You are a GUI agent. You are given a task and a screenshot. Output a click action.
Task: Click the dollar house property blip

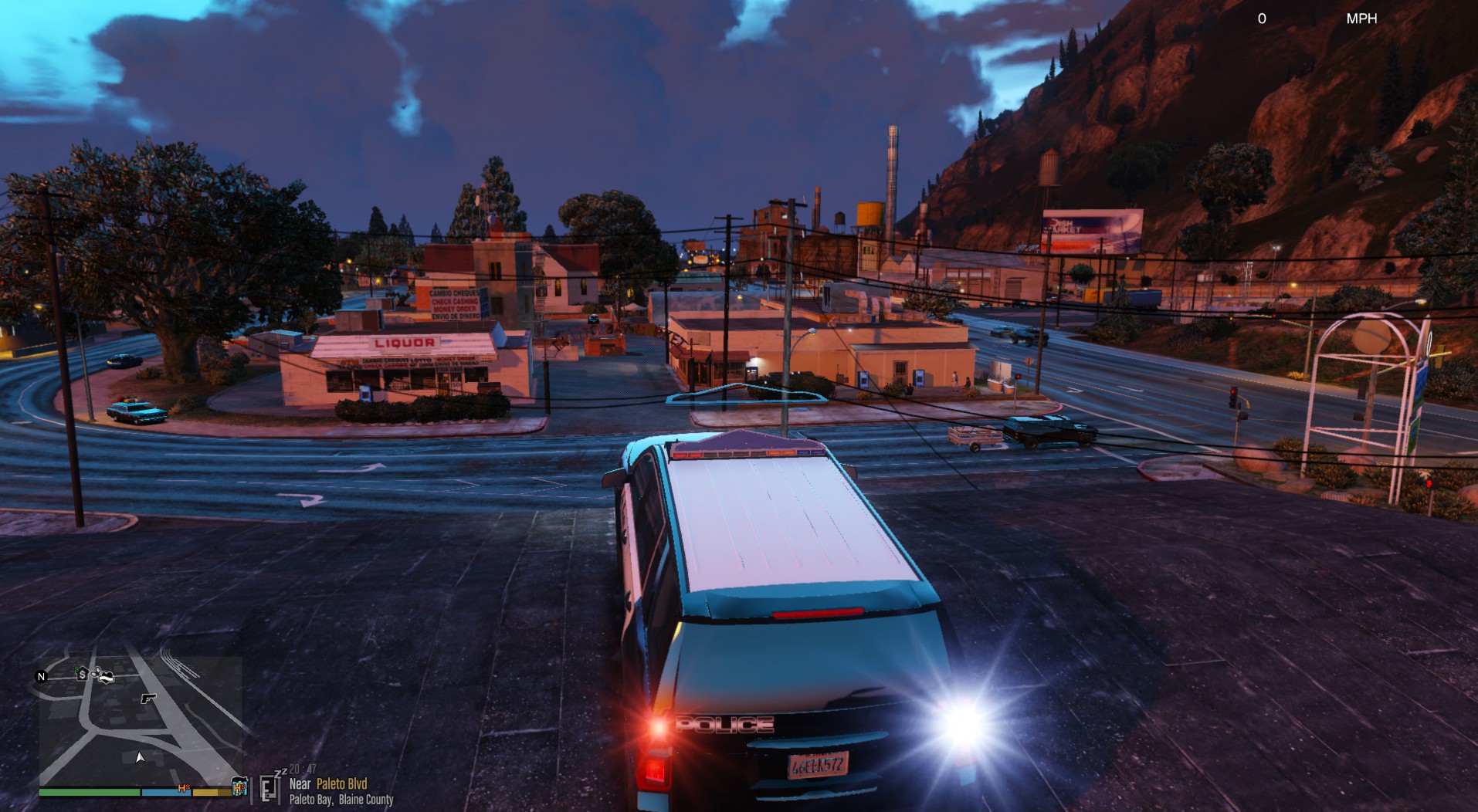(82, 674)
